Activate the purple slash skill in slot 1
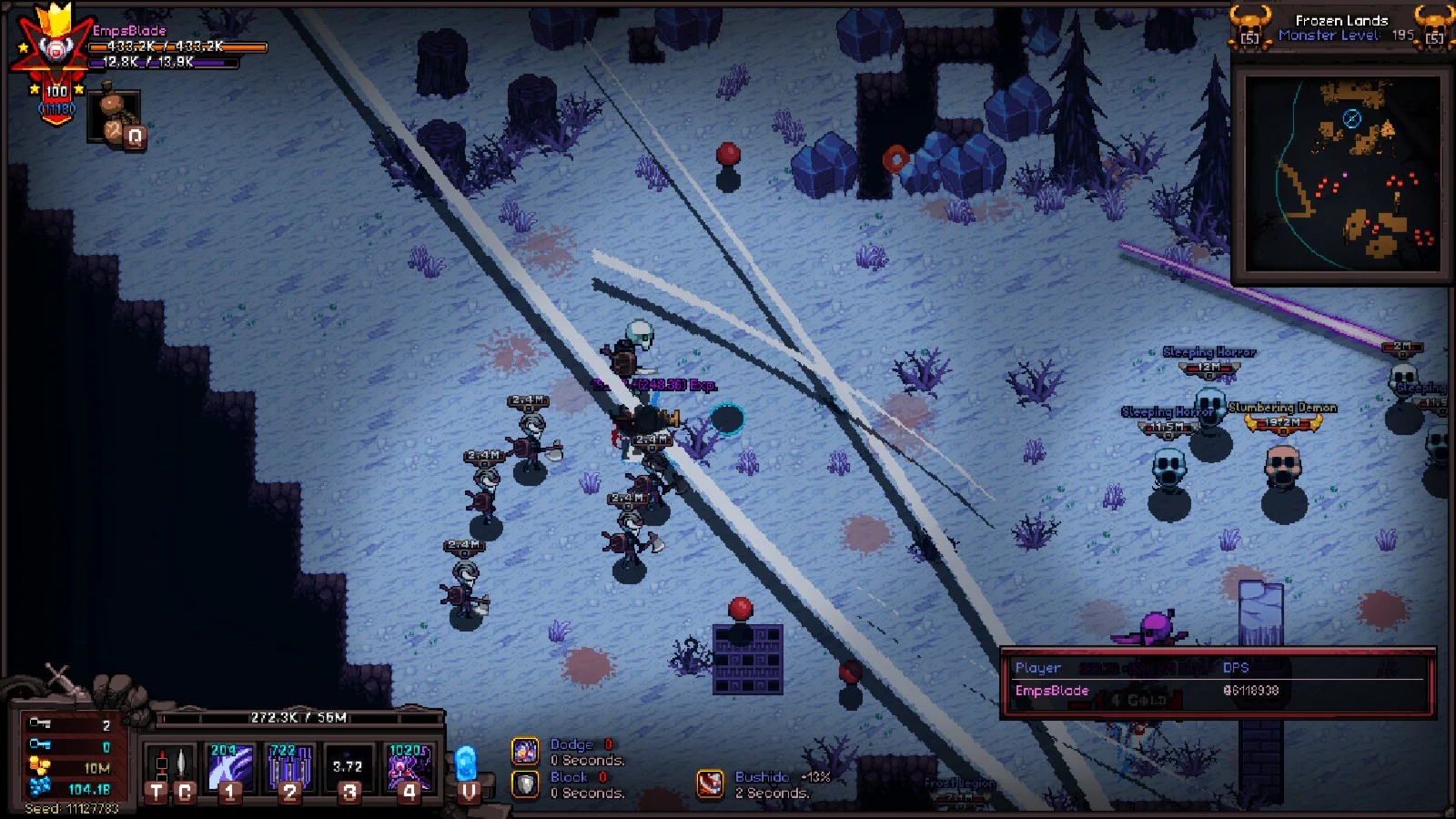 (229, 769)
